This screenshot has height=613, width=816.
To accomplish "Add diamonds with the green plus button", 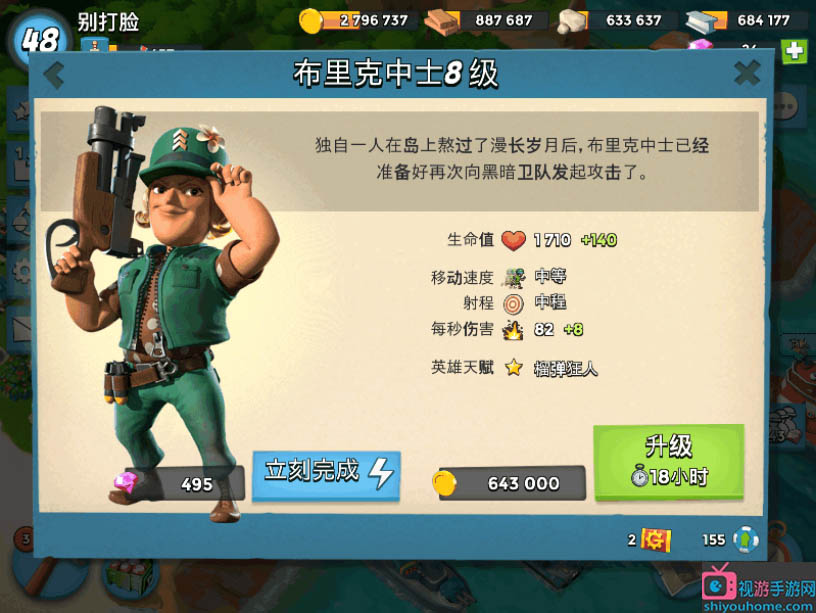I will click(x=794, y=51).
